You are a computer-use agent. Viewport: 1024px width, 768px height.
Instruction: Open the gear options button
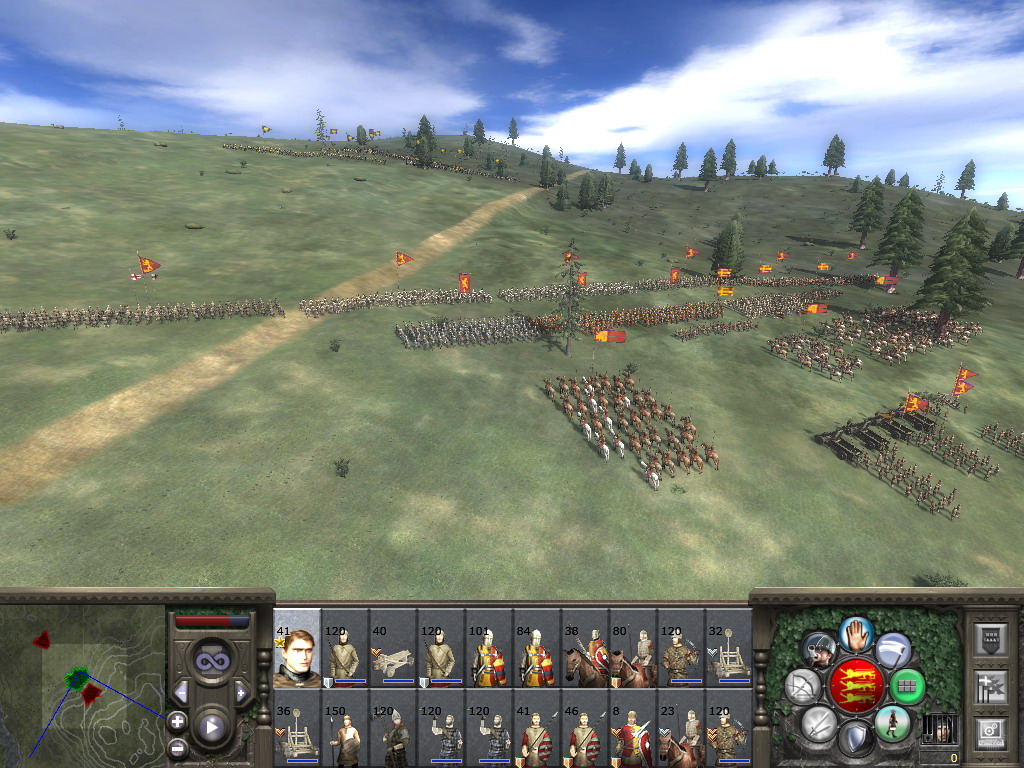(x=989, y=731)
